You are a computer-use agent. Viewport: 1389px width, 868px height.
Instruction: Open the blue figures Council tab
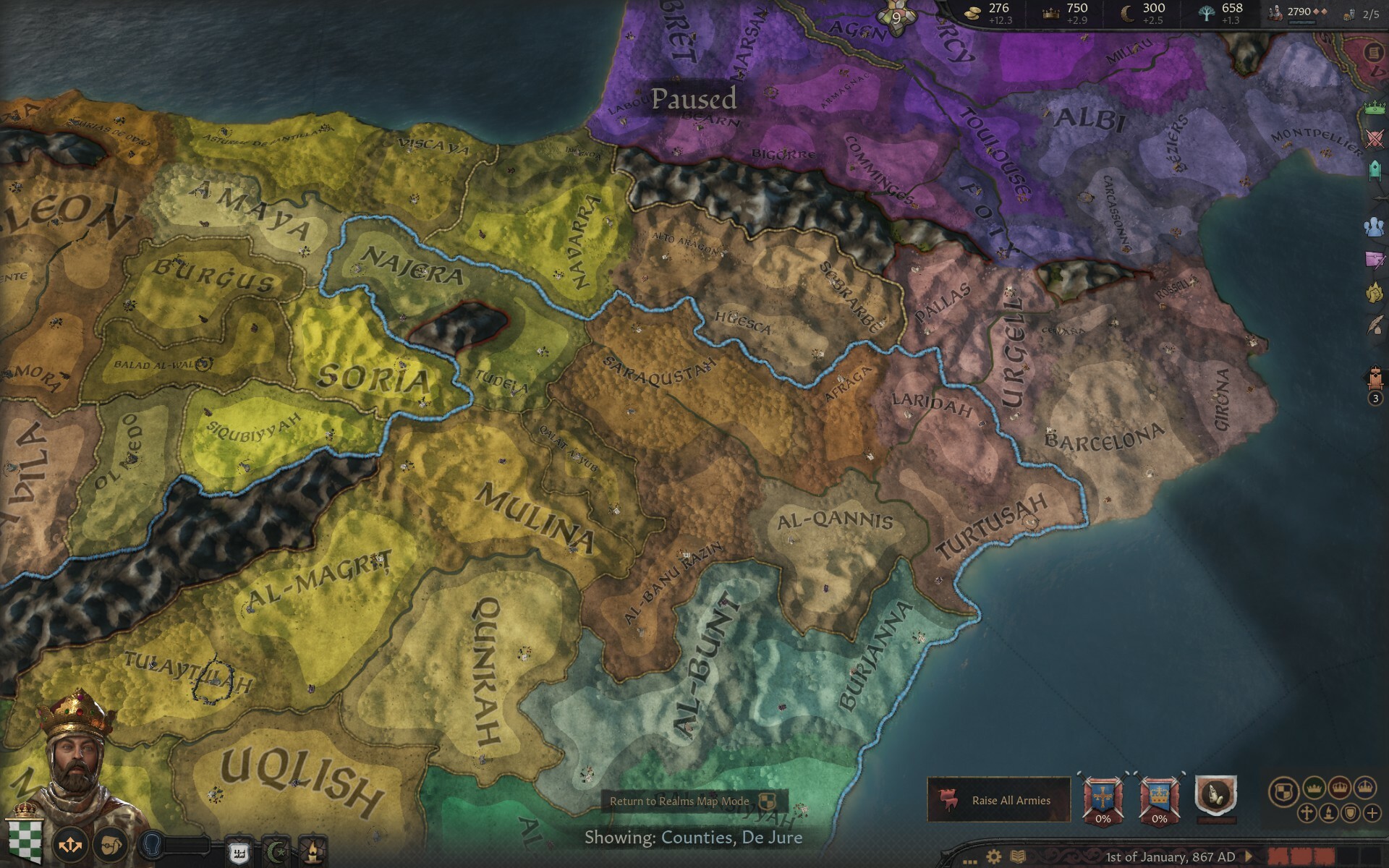tap(1375, 226)
